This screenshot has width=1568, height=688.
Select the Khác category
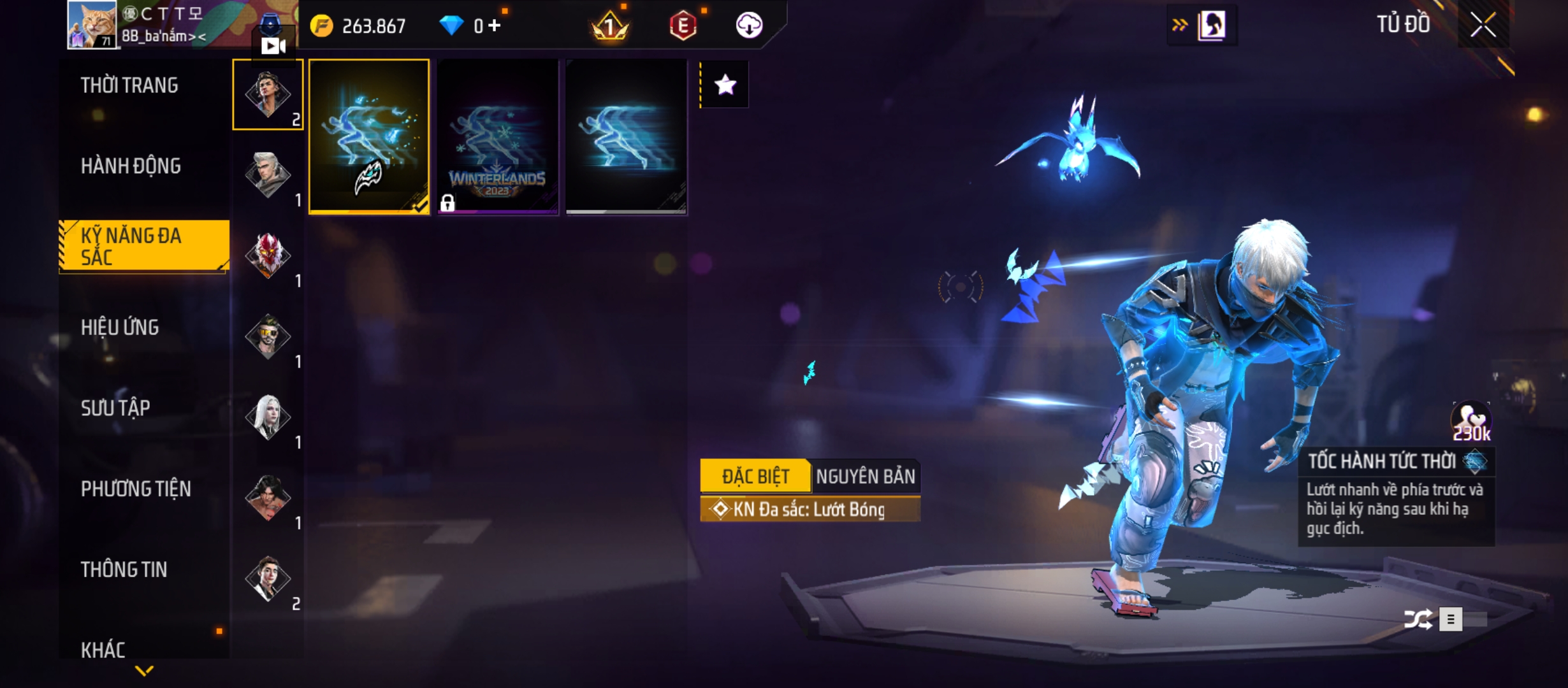click(x=103, y=650)
